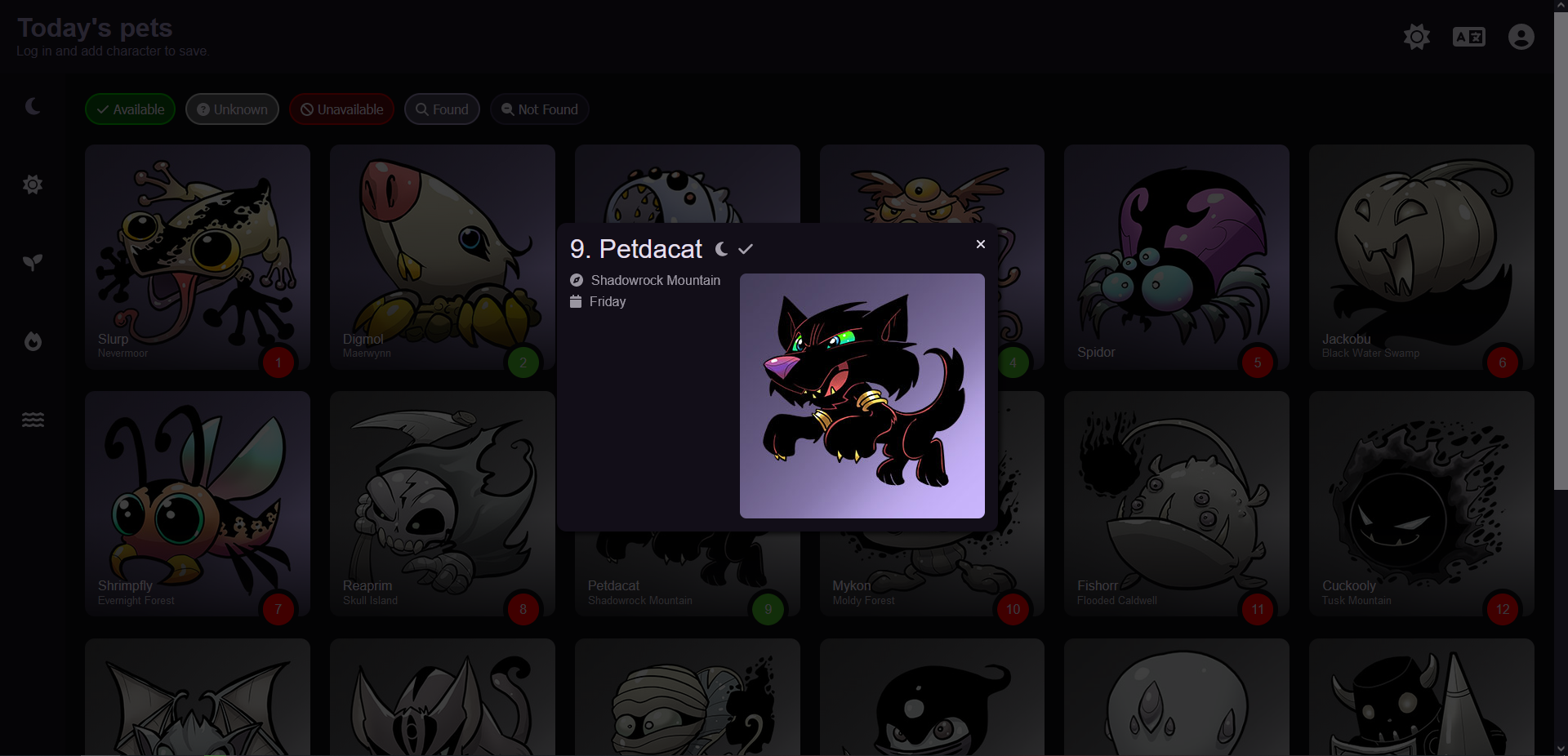Open the Shrimpfly pet card

tap(197, 504)
